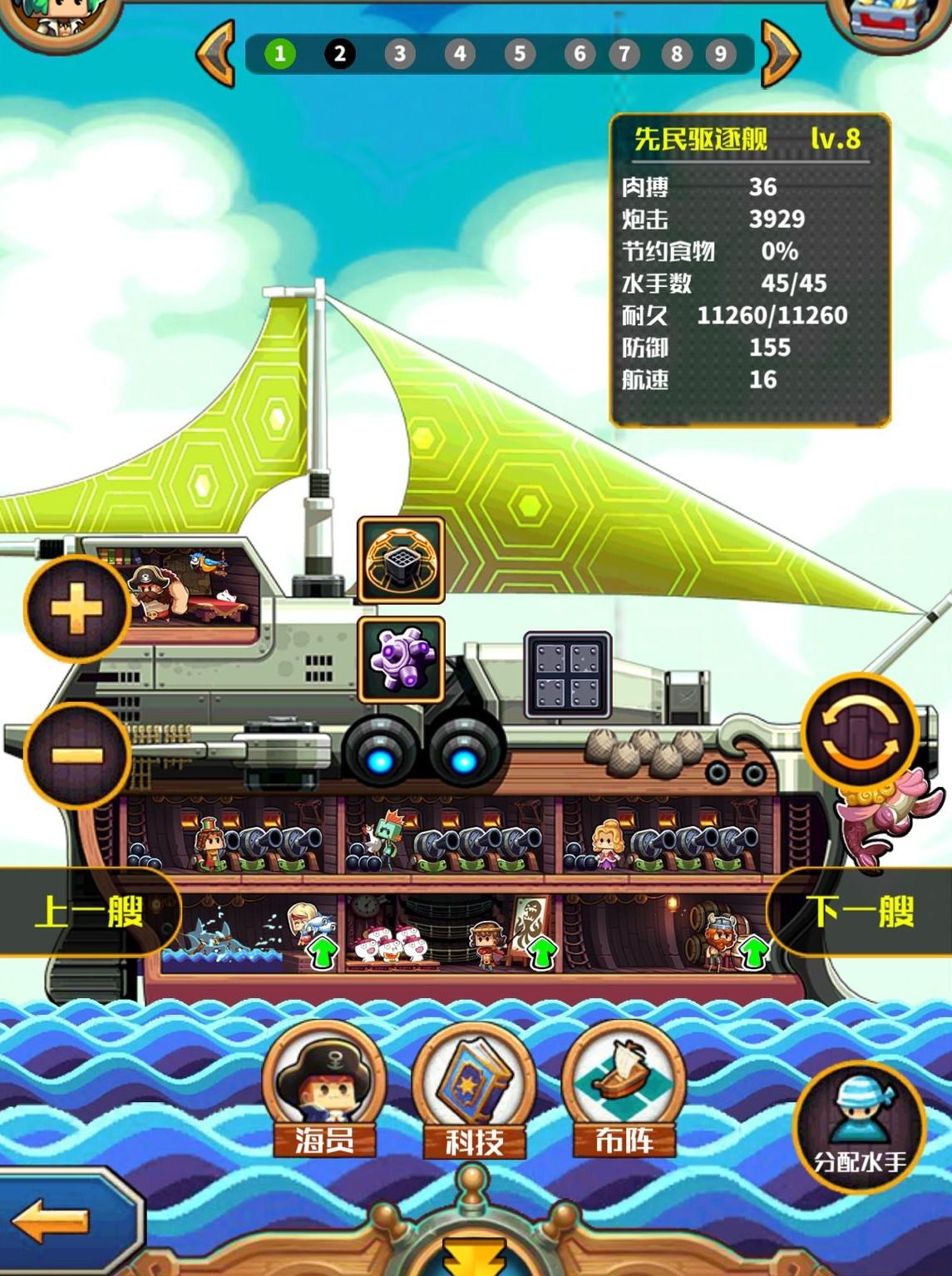Select the purple spiked mine equipment slot
952x1276 pixels.
(x=401, y=660)
